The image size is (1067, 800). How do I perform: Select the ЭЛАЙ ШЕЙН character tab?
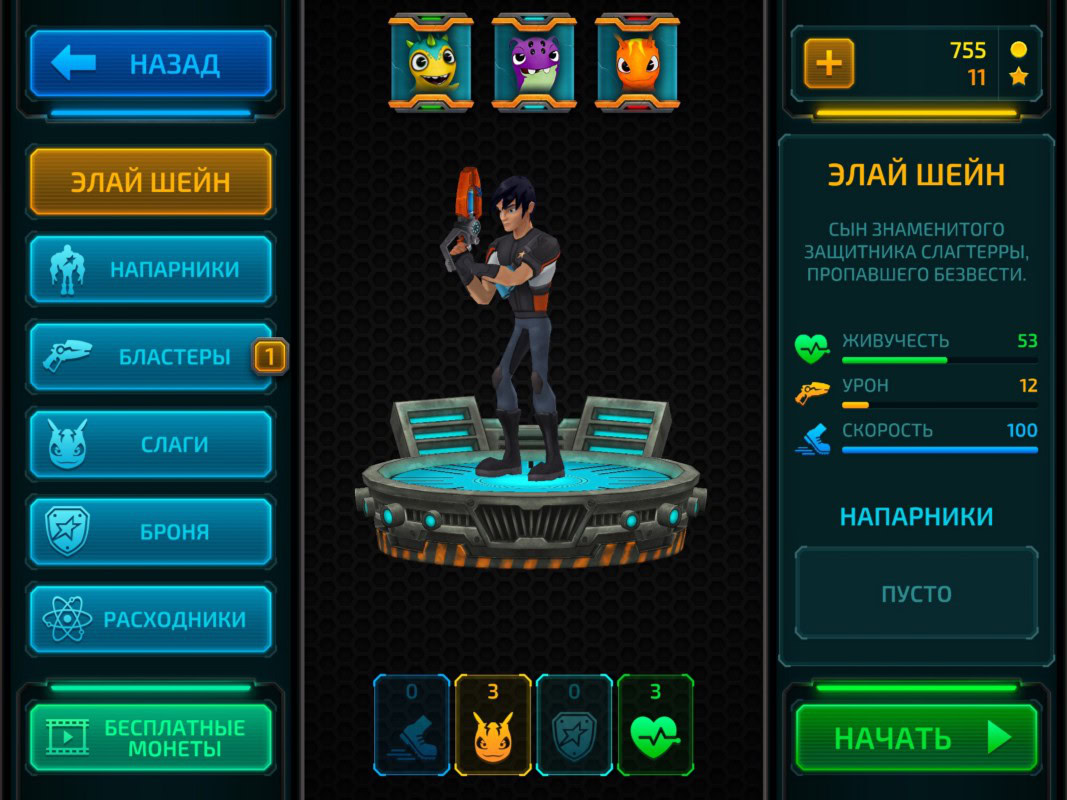[x=150, y=182]
